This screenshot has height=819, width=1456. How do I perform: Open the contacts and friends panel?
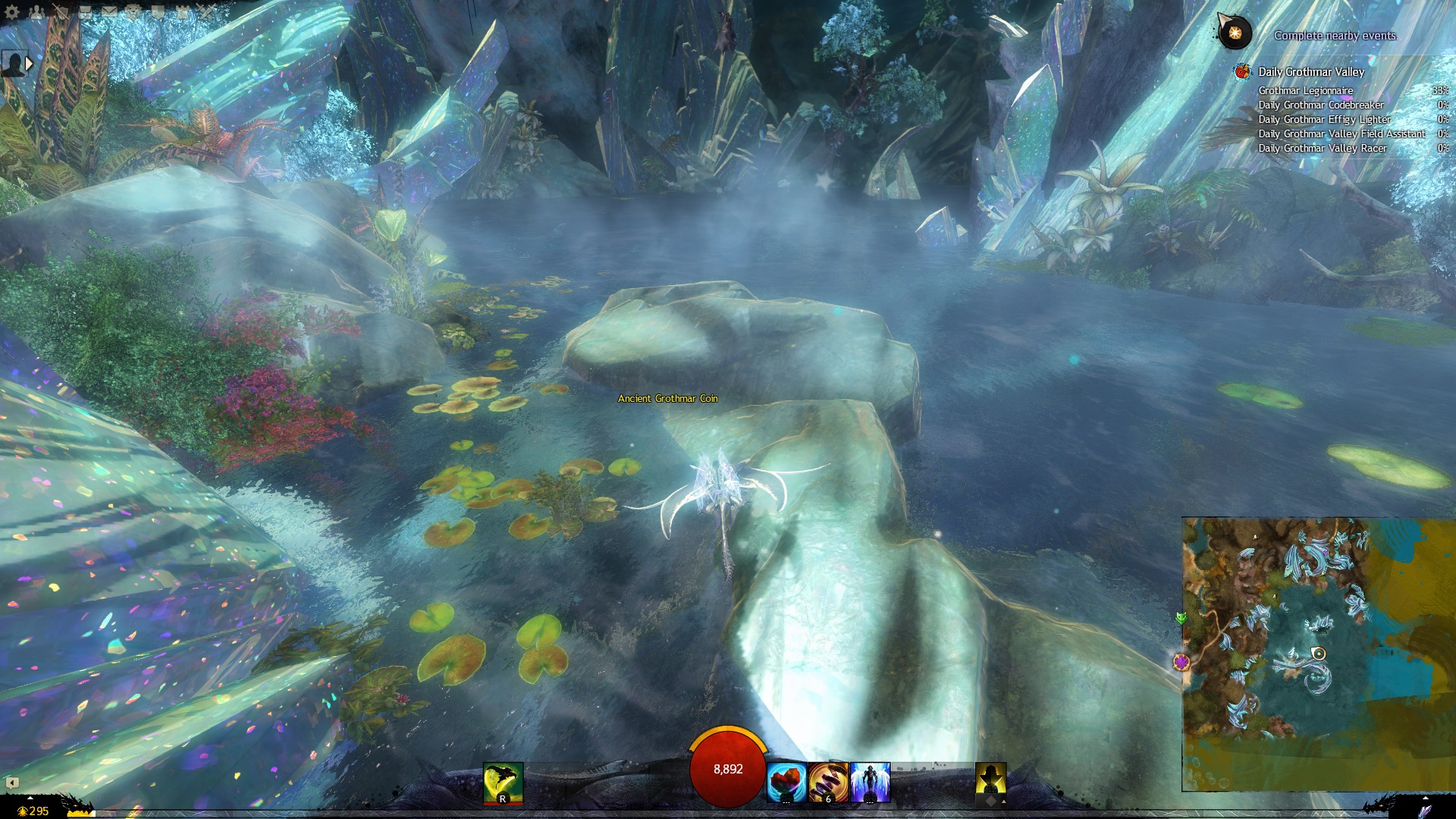click(36, 12)
